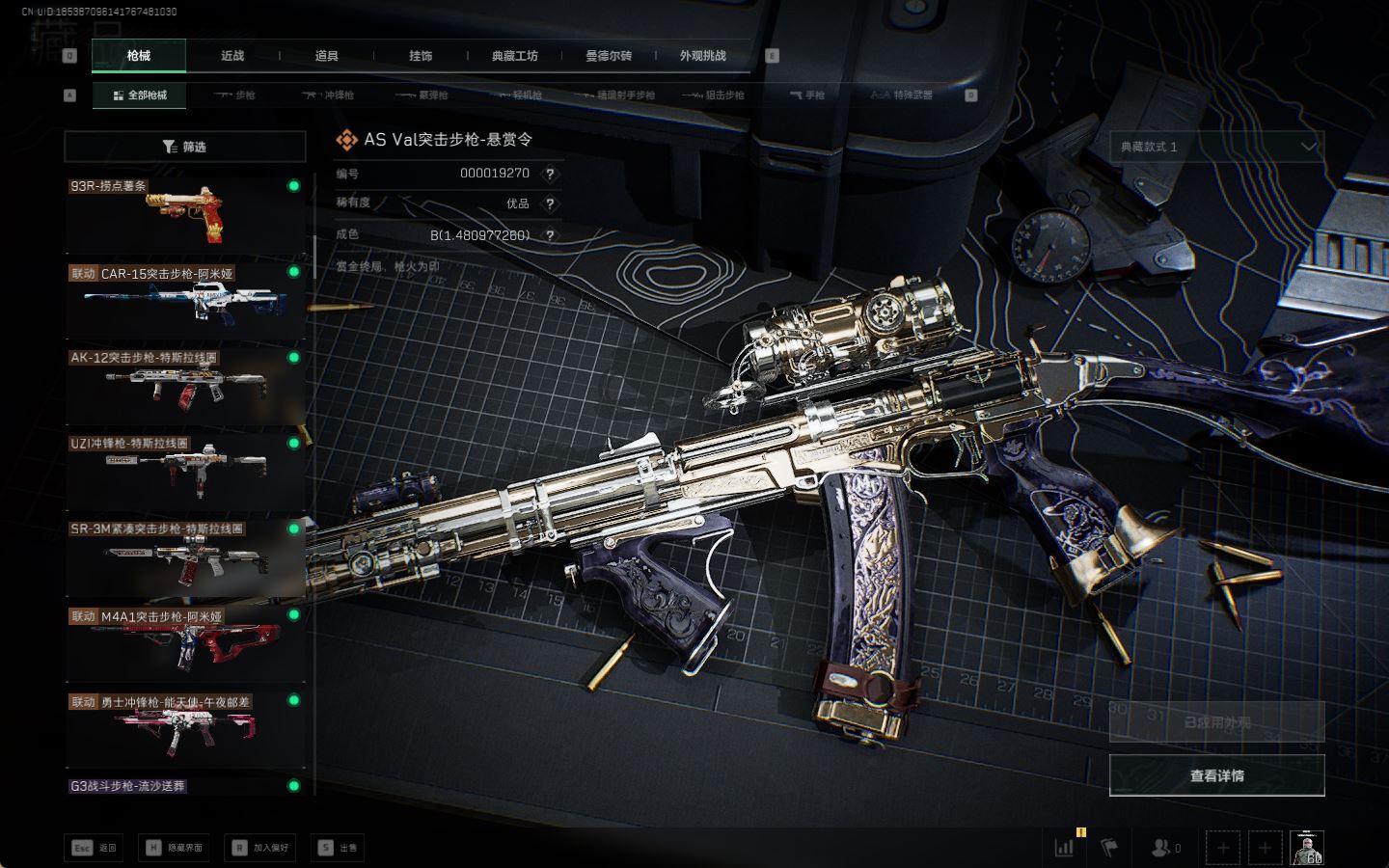Choose the CAR-15突击步枪-阿米娅 skin
Screen dimensions: 1389x868
point(183,300)
